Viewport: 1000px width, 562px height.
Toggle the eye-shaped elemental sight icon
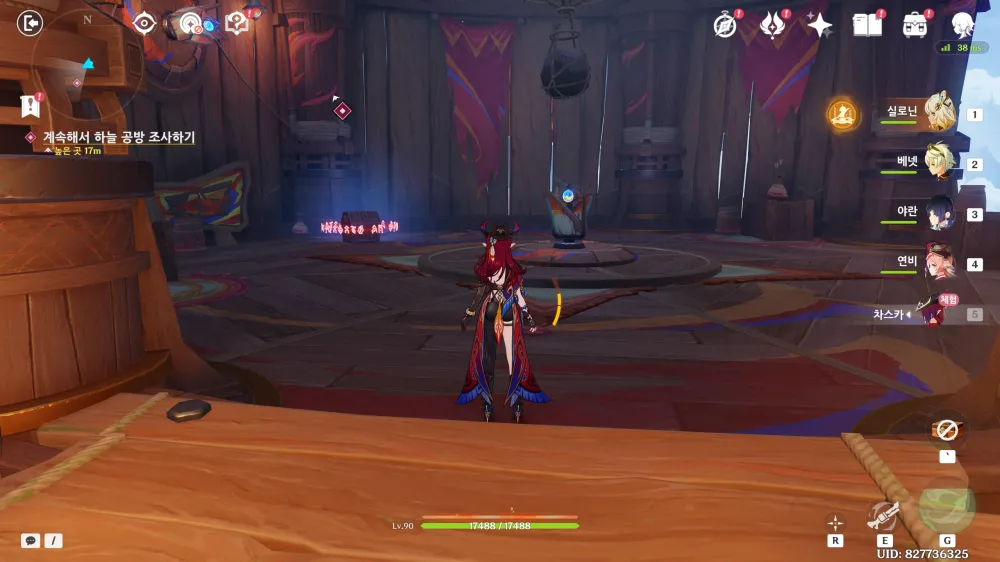coord(144,23)
